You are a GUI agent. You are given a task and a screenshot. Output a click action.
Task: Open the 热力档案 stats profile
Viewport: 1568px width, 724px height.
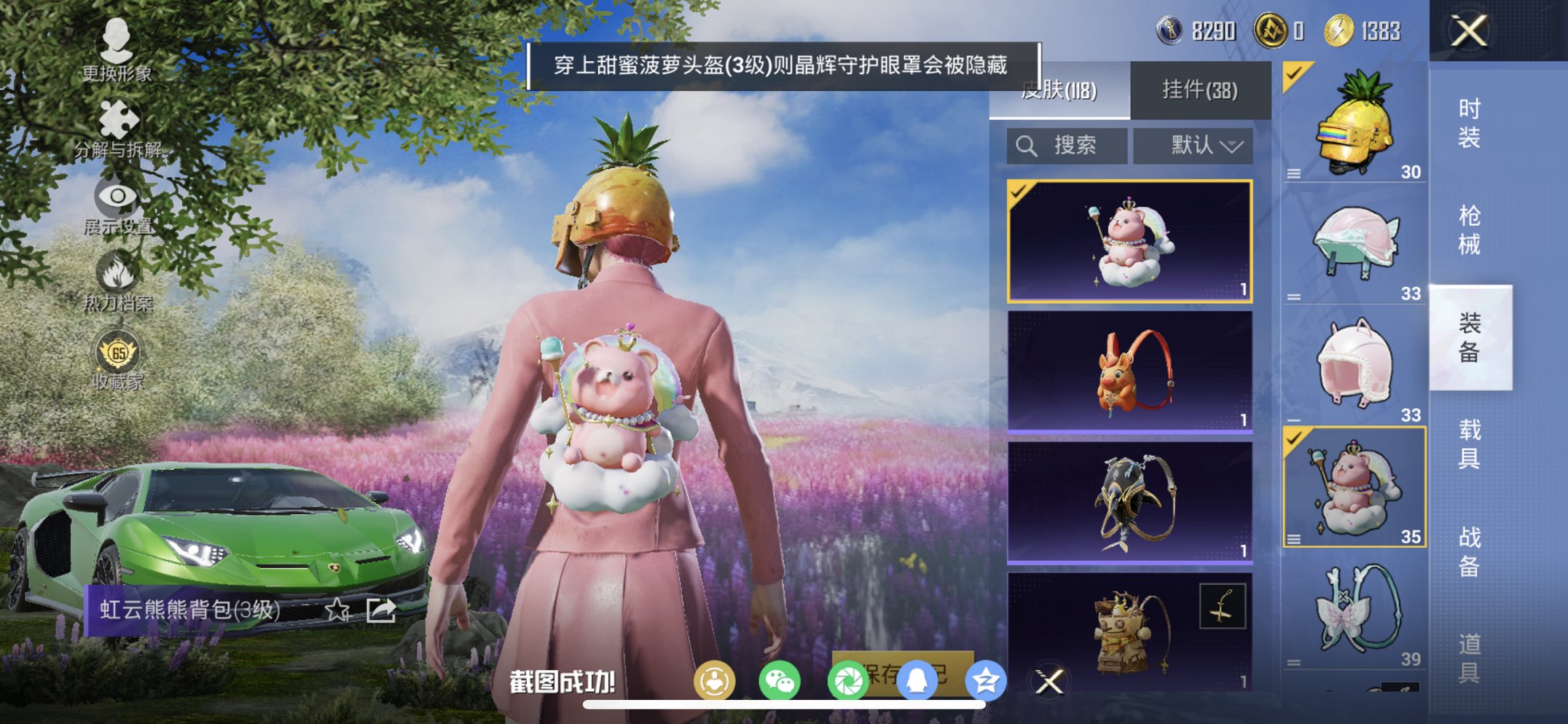click(x=120, y=280)
